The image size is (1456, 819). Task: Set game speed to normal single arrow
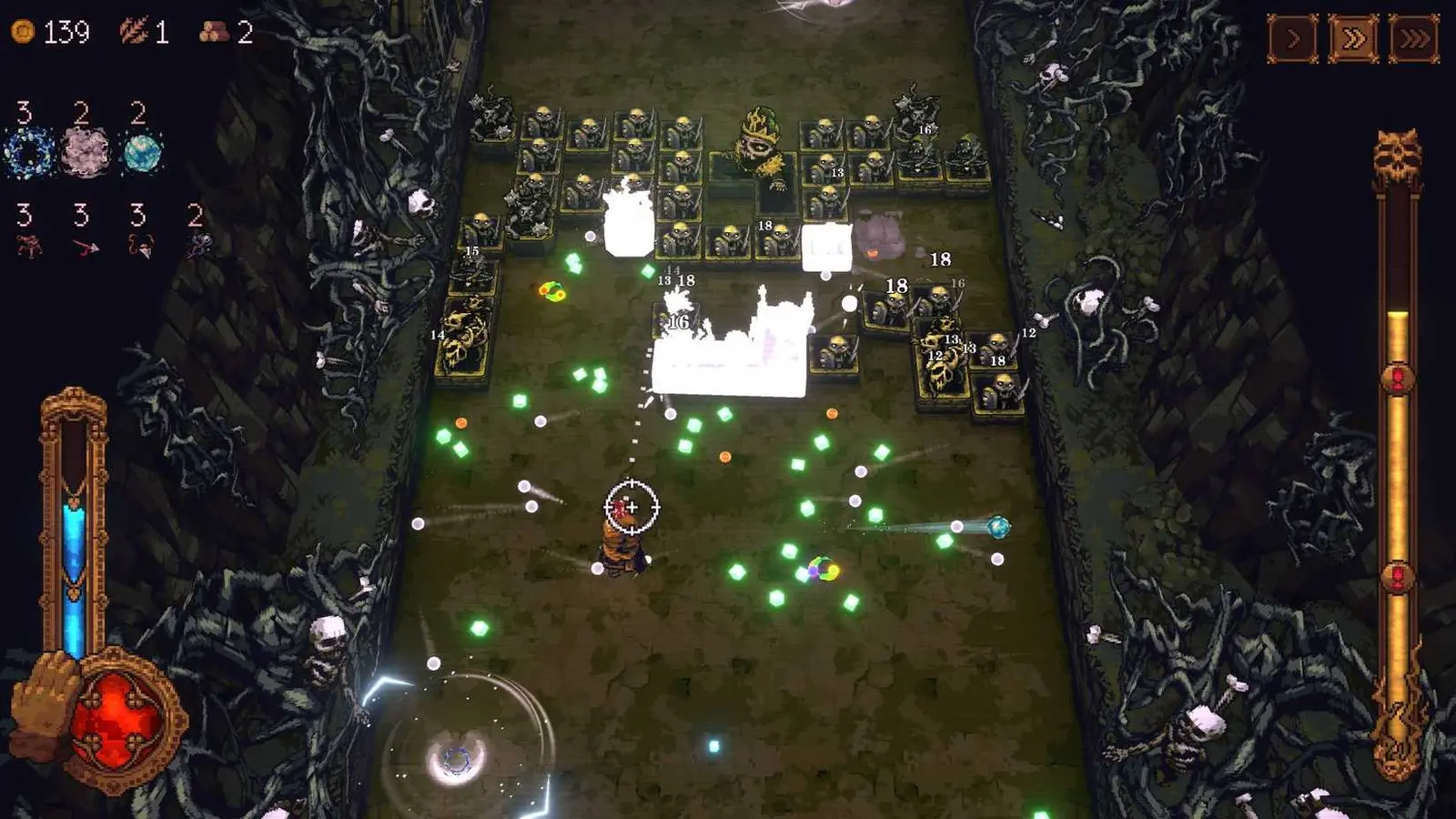(x=1291, y=38)
